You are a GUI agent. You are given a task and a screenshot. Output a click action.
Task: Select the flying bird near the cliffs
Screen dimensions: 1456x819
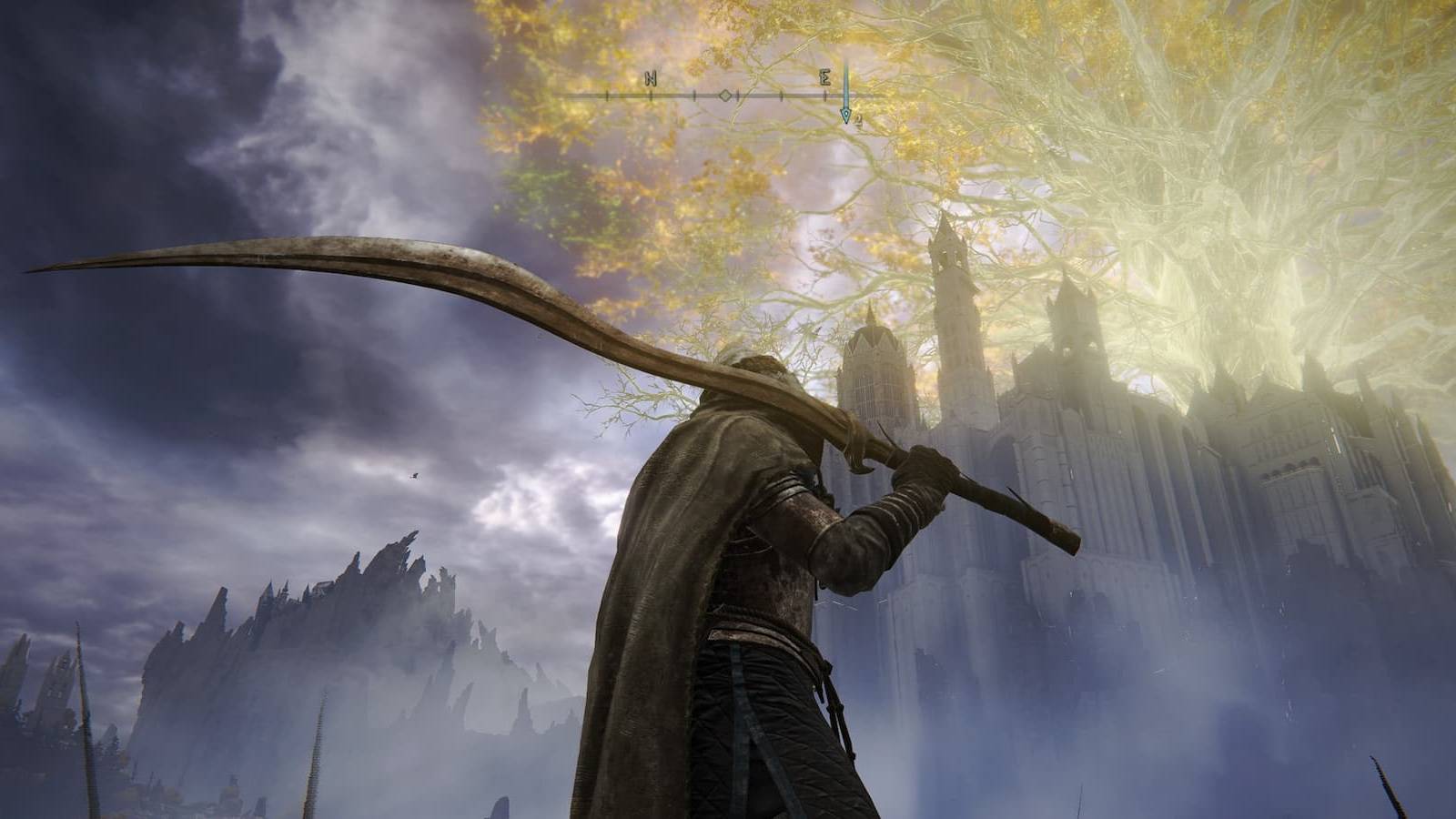pos(415,476)
